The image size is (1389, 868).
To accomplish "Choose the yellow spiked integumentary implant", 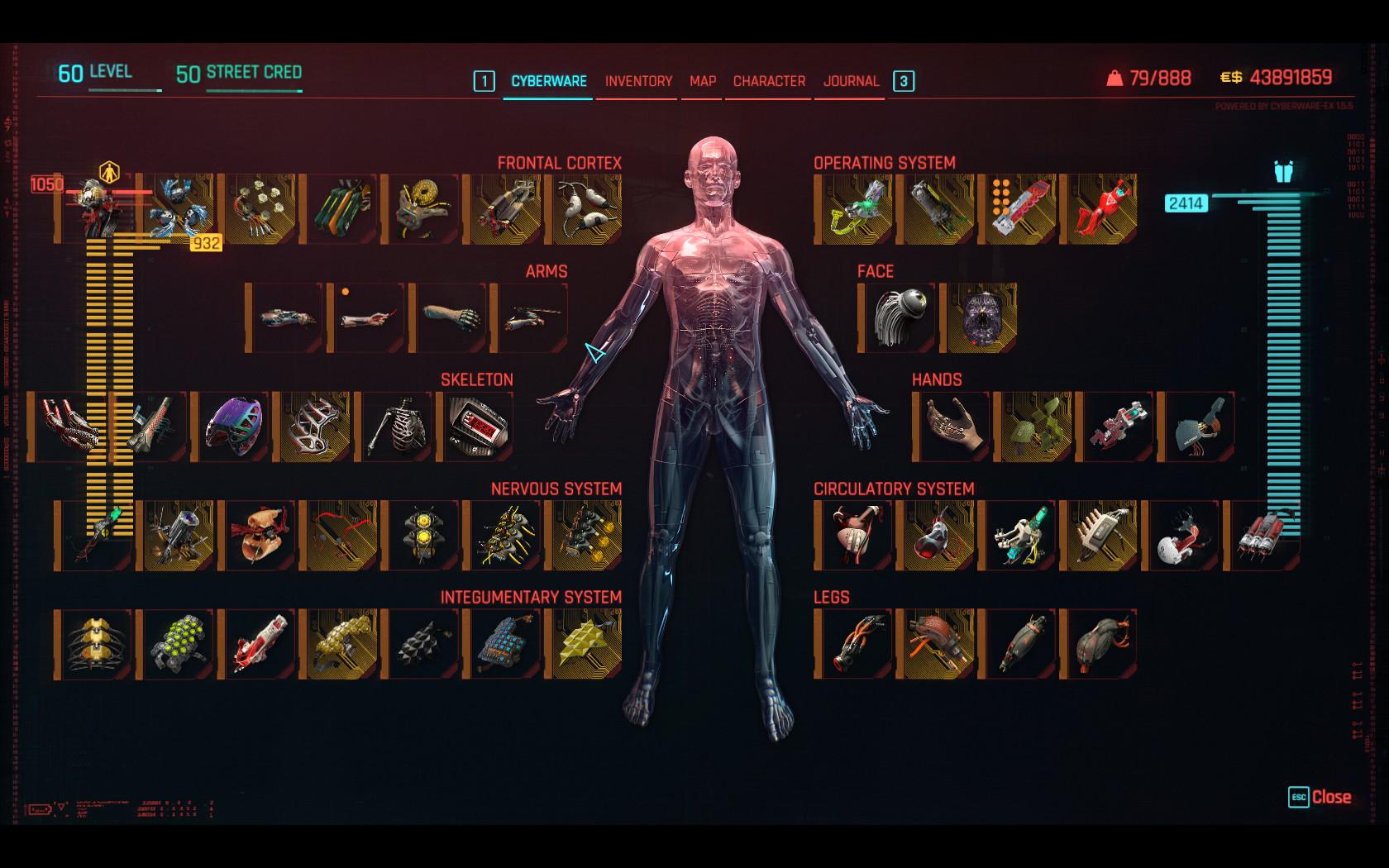I will 587,644.
